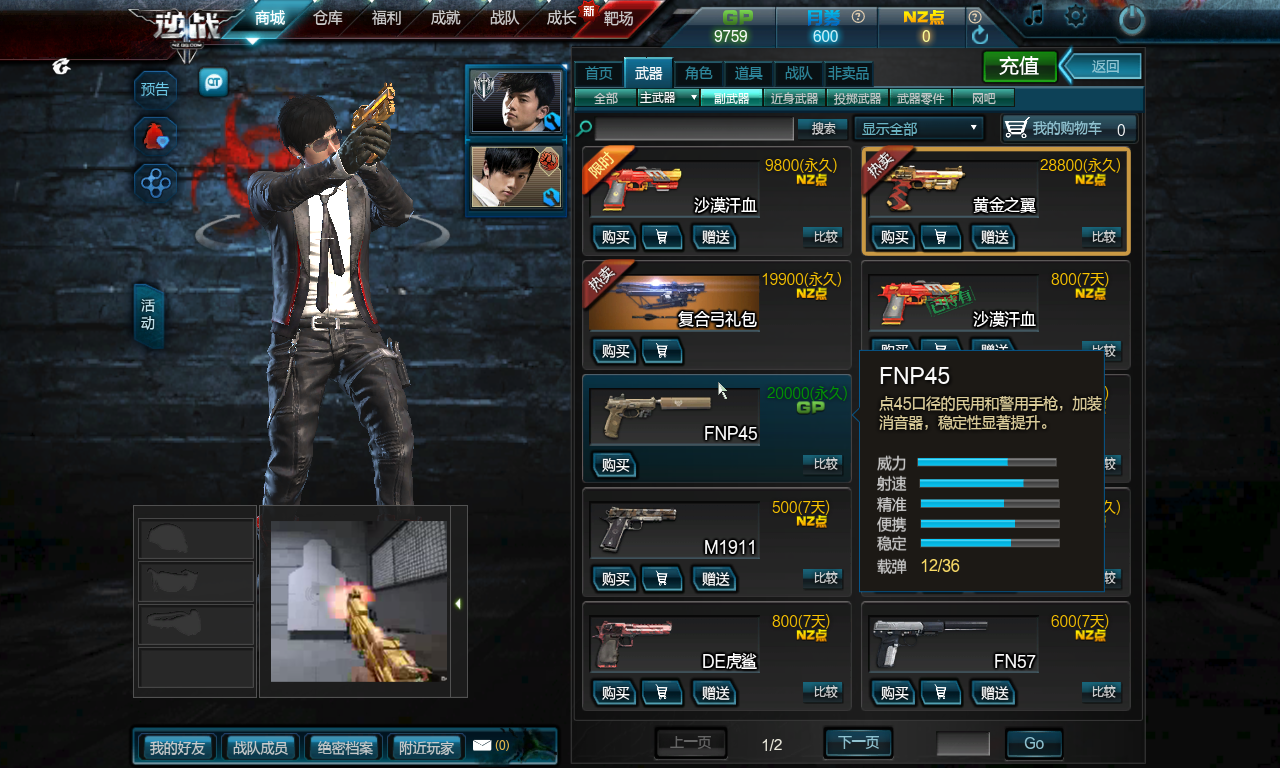Open the settings gear icon
The image size is (1280, 768).
[1076, 16]
